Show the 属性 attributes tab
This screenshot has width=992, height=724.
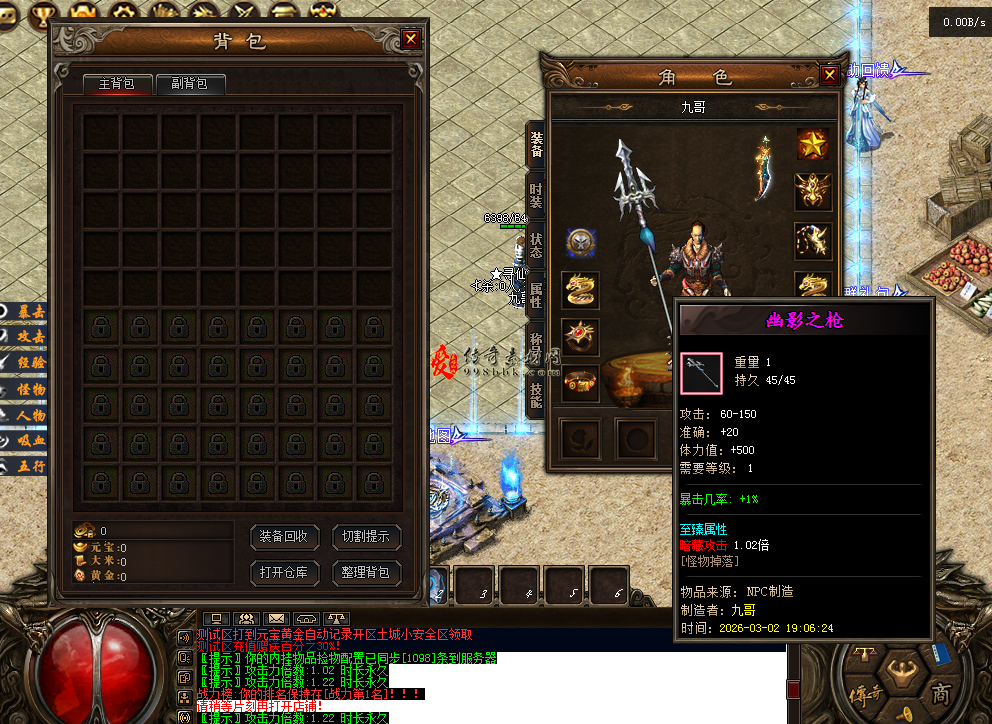536,295
